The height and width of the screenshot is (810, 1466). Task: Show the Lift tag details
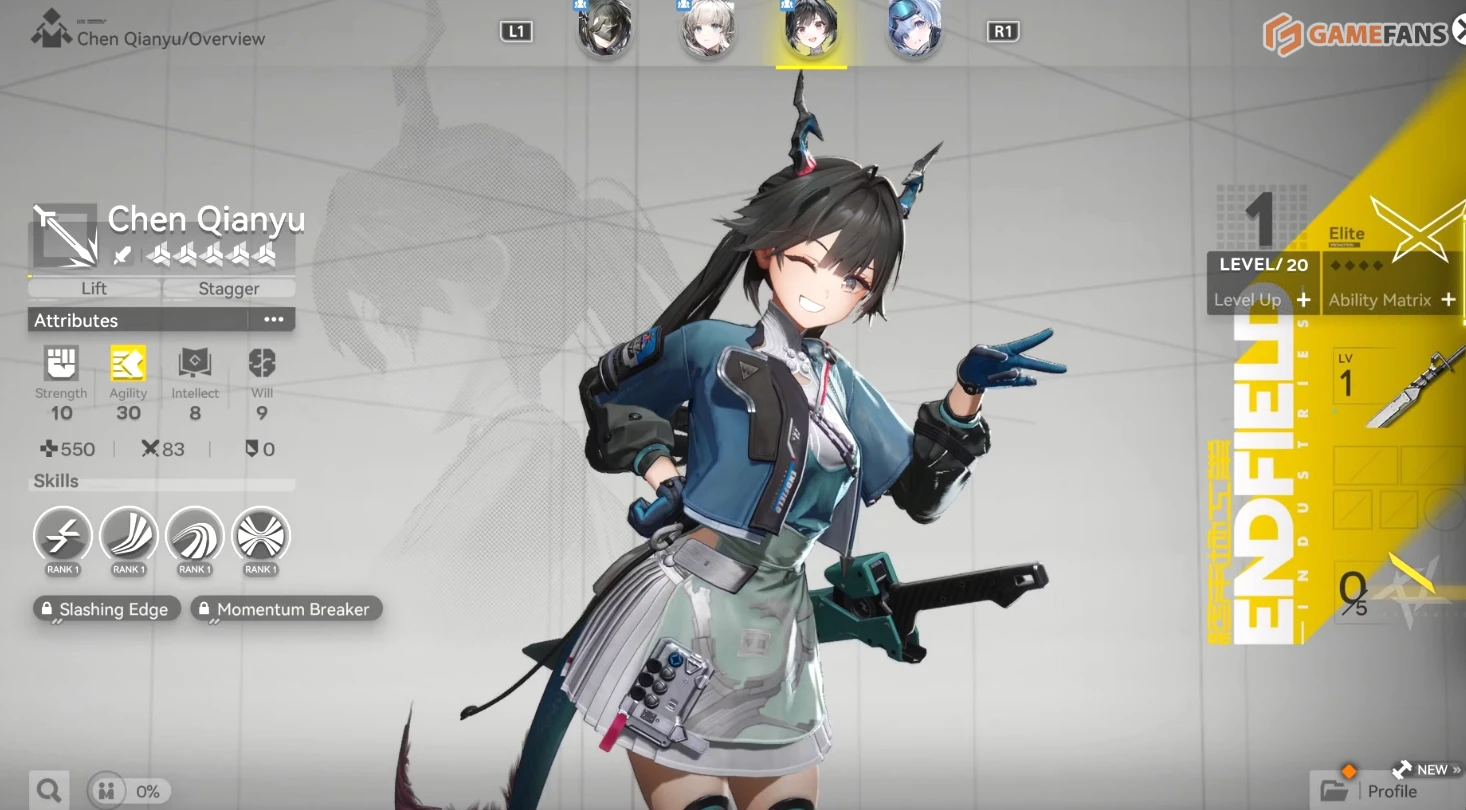click(94, 288)
